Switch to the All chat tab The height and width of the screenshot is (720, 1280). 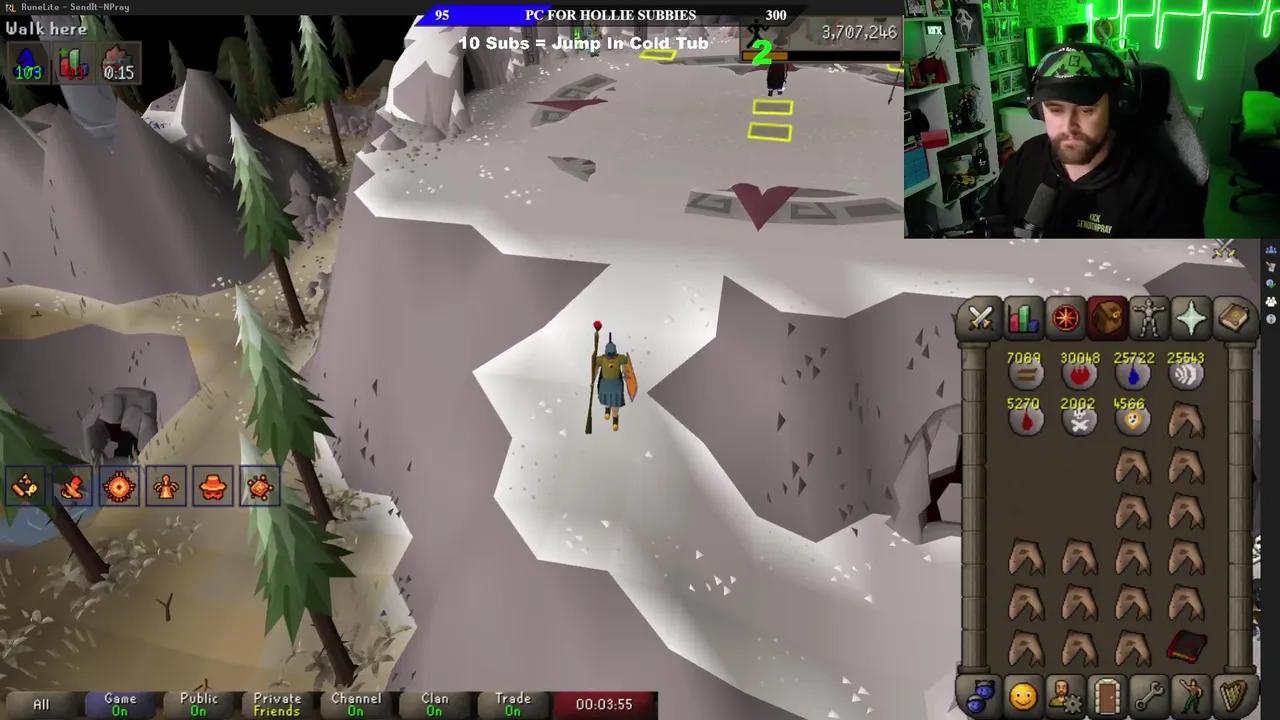point(42,704)
